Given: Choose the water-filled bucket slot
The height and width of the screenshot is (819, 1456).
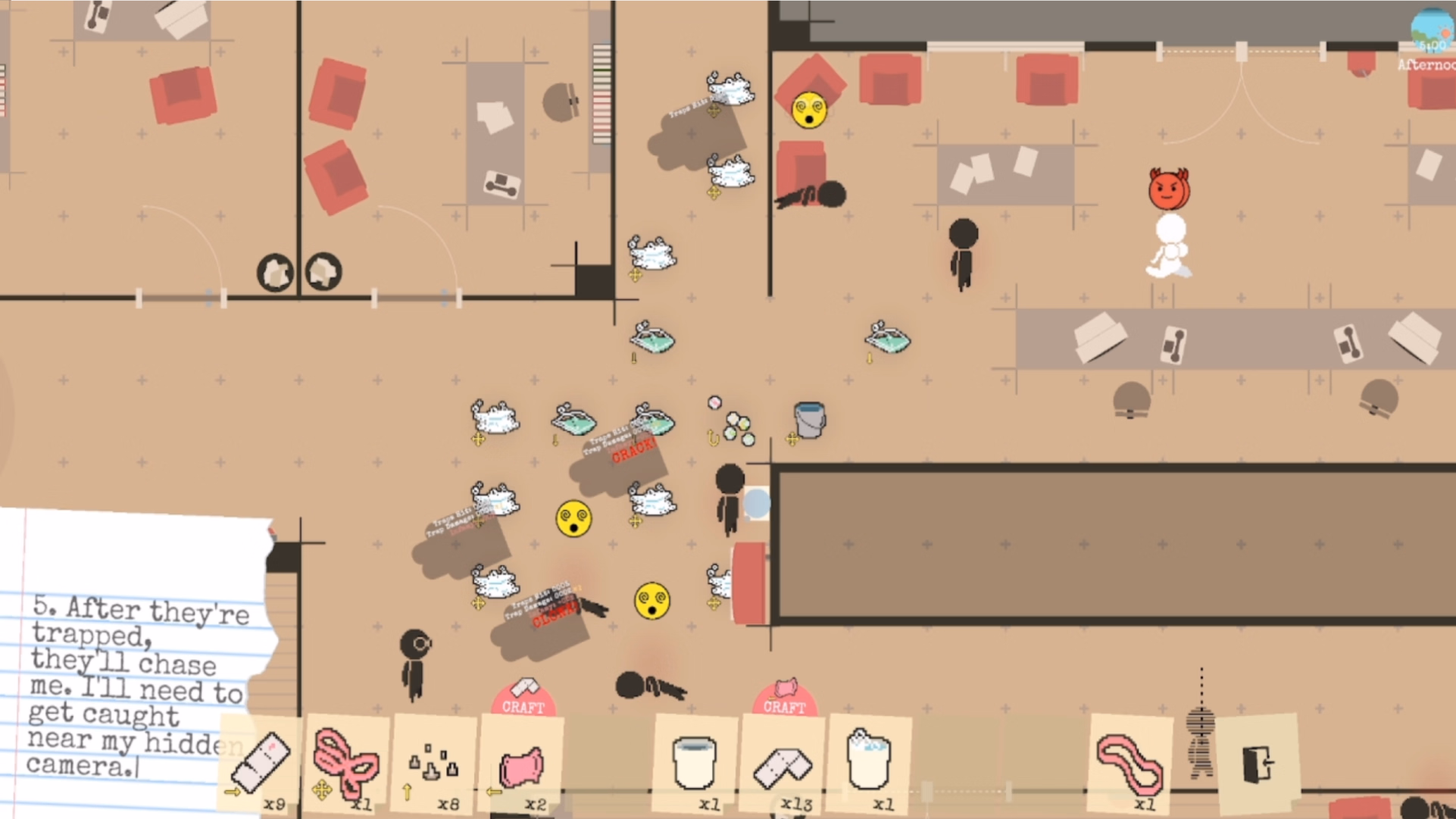Looking at the screenshot, I should [x=869, y=762].
